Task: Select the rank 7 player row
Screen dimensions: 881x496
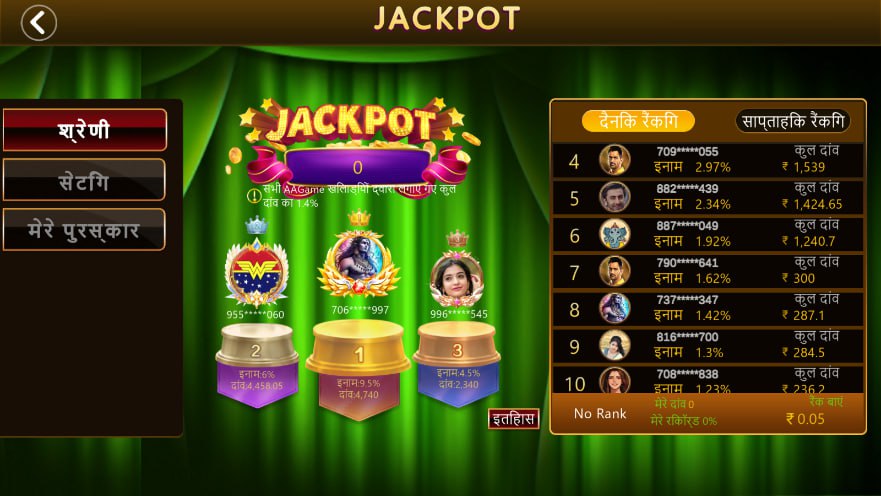Action: tap(708, 270)
